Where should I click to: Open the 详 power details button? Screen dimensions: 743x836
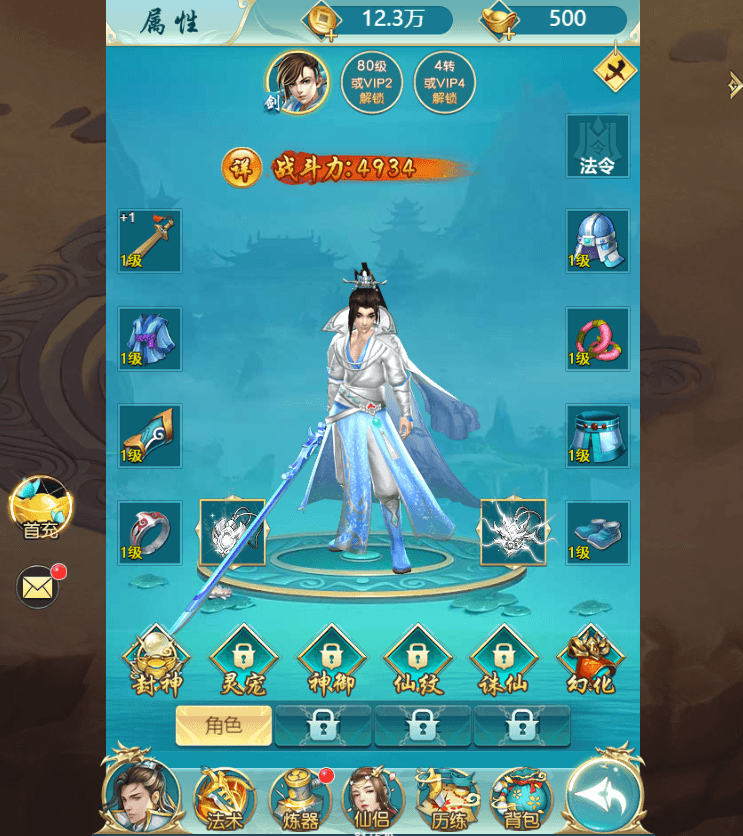click(241, 168)
